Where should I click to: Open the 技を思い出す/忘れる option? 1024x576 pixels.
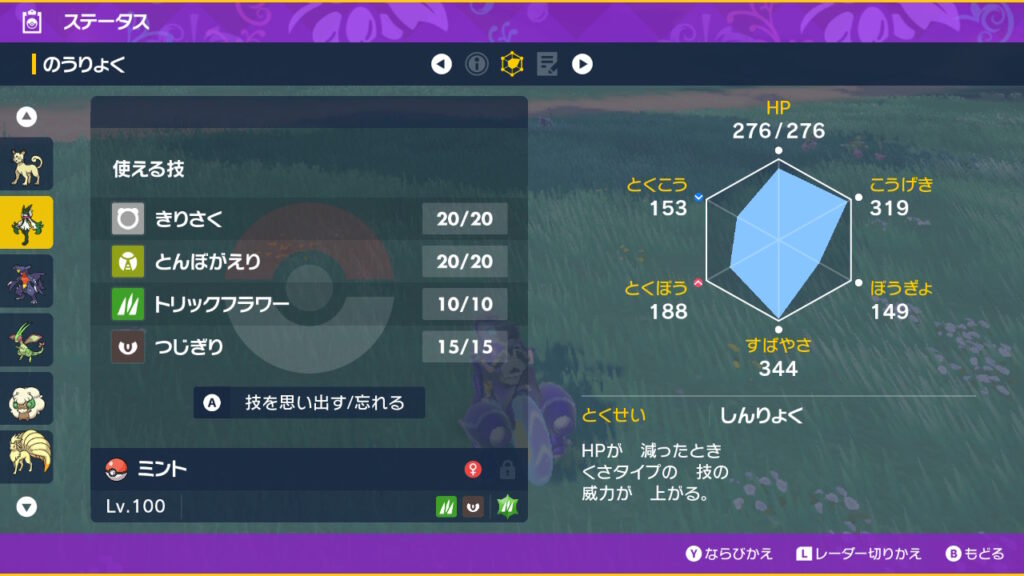tap(309, 403)
